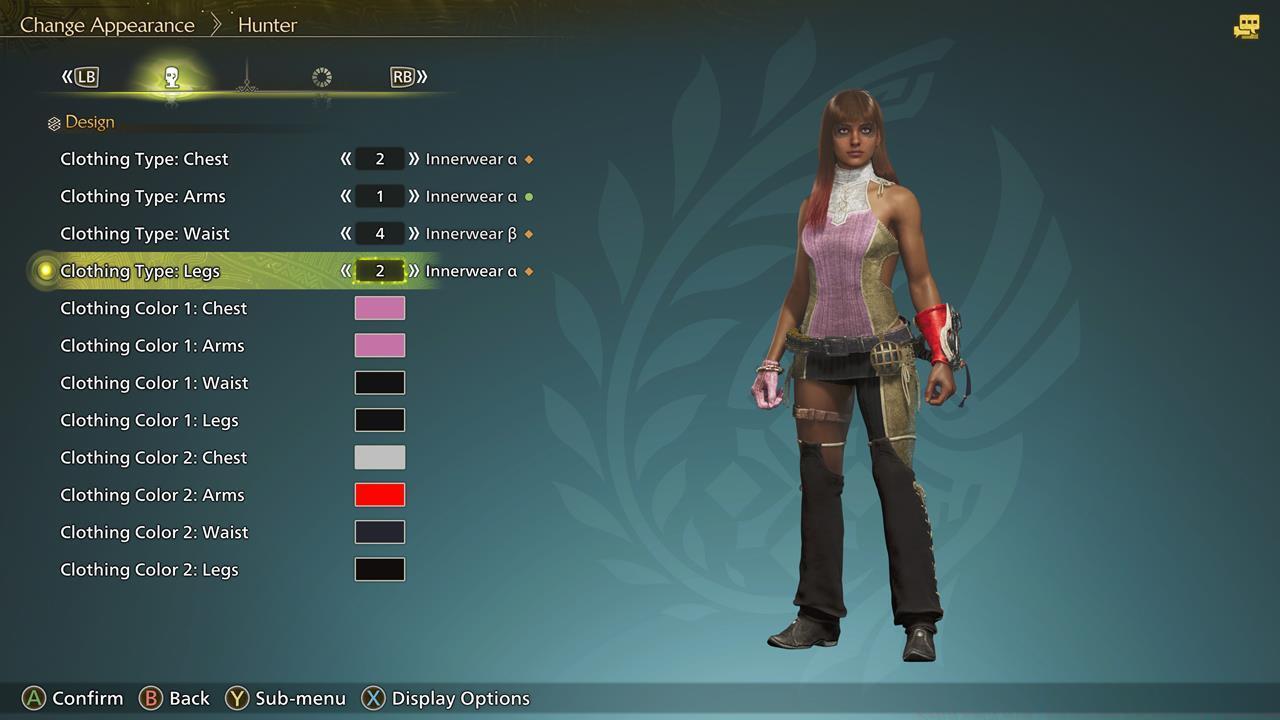Select the Change Appearance breadcrumb
Screen dimensions: 1280x720
tap(107, 24)
